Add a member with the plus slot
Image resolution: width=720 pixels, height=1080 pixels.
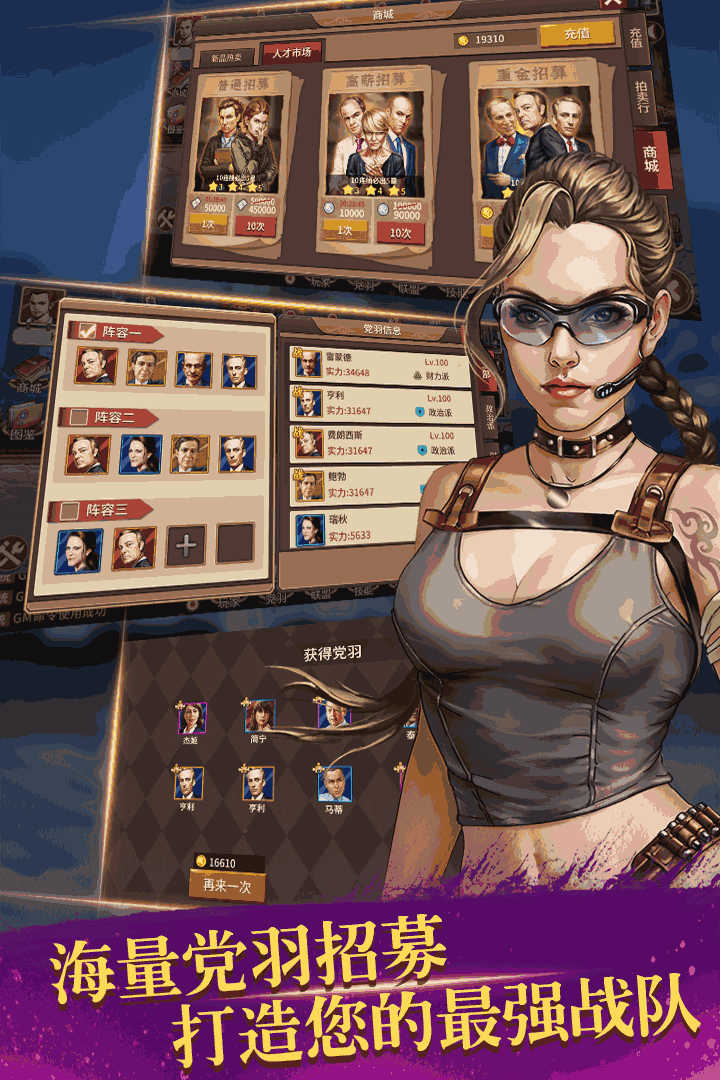click(186, 545)
